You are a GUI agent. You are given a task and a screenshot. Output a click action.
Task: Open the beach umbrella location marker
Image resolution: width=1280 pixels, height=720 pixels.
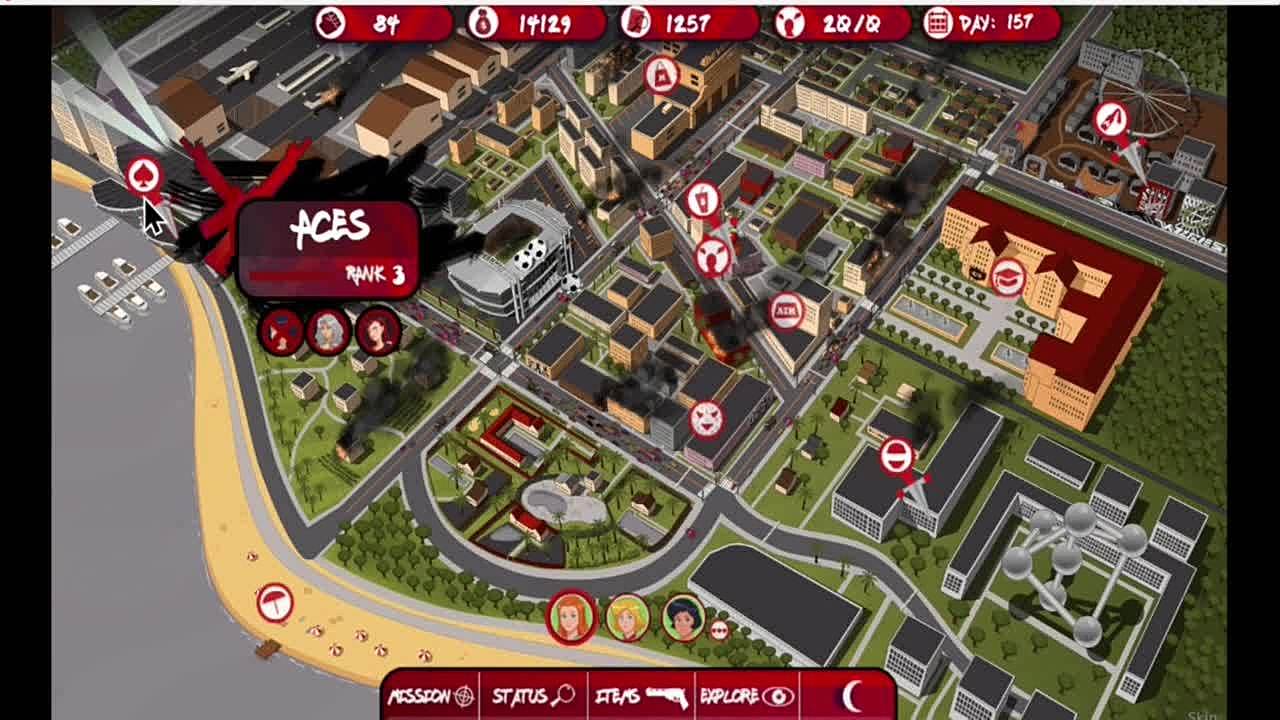(274, 602)
